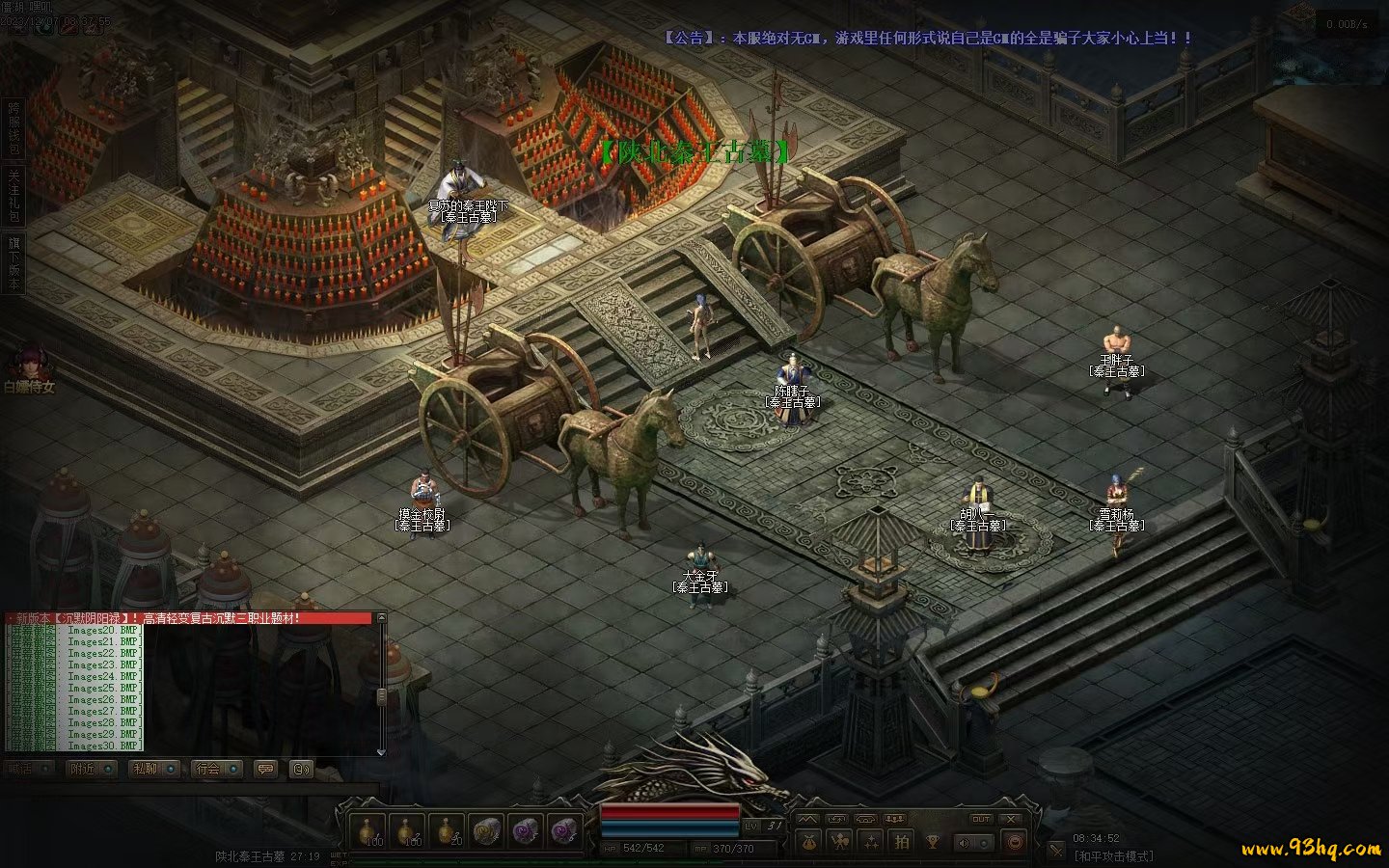Viewport: 1389px width, 868px height.
Task: Use the first gold potion hotbar slot
Action: [x=368, y=830]
